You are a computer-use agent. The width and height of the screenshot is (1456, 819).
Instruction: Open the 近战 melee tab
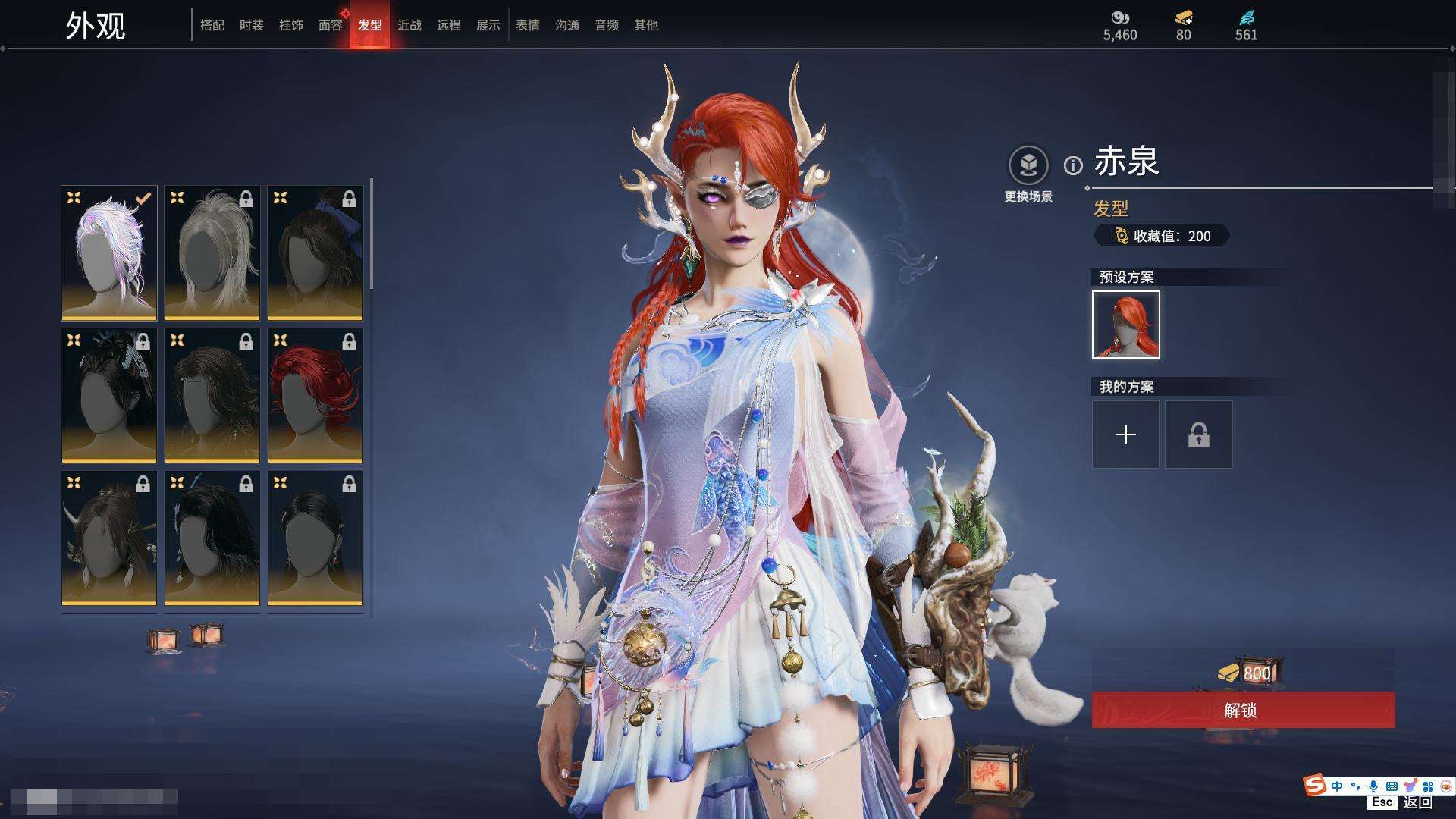(409, 25)
